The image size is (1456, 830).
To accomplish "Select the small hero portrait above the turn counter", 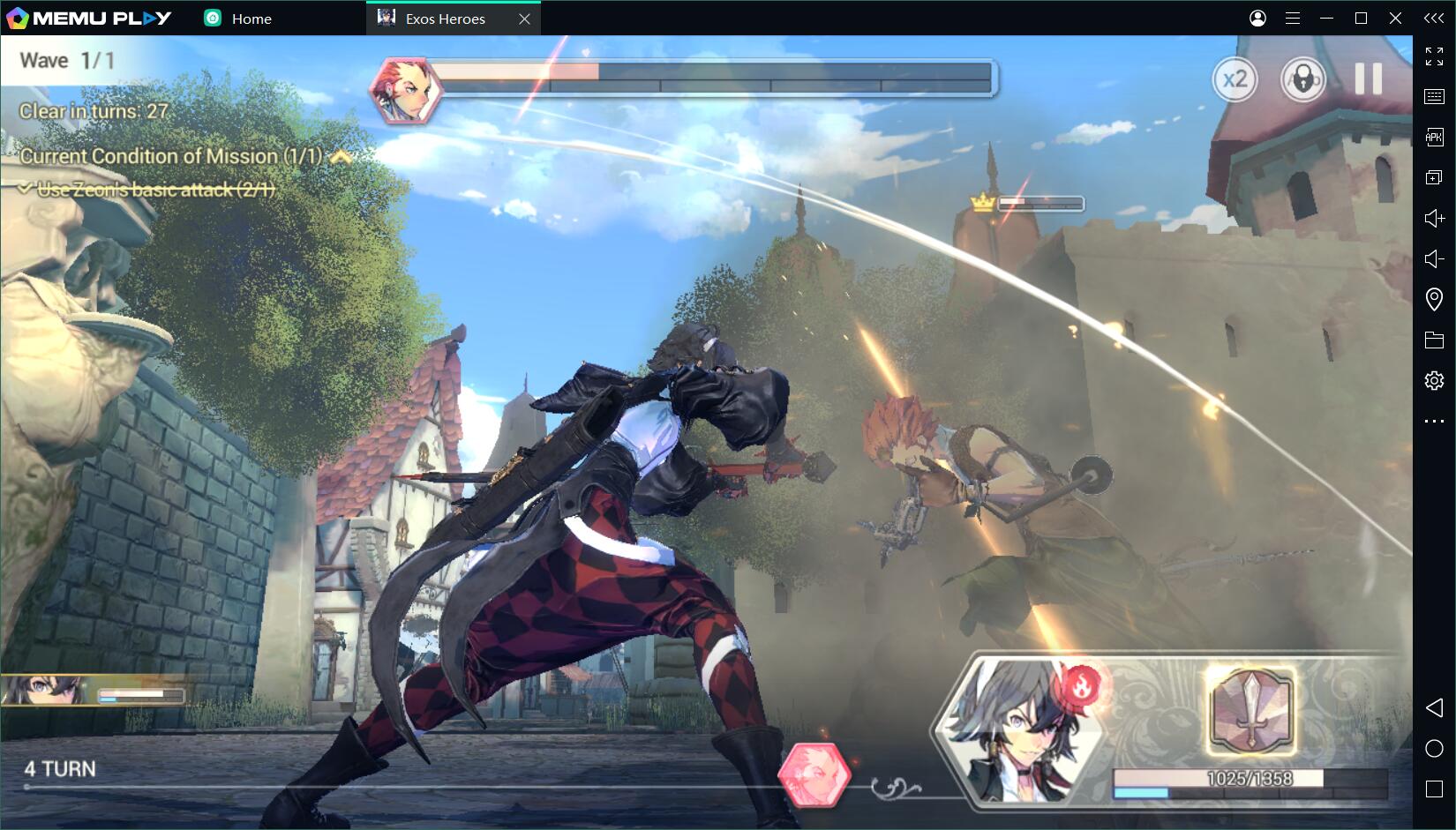I will 44,690.
